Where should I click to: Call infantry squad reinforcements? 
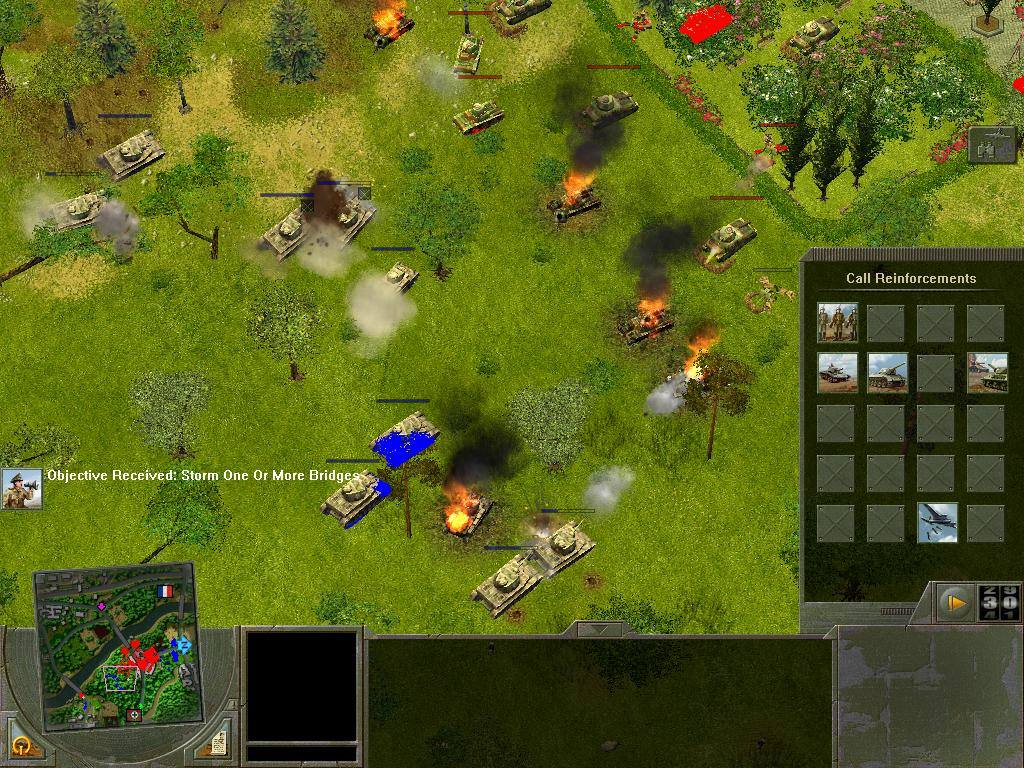[837, 322]
